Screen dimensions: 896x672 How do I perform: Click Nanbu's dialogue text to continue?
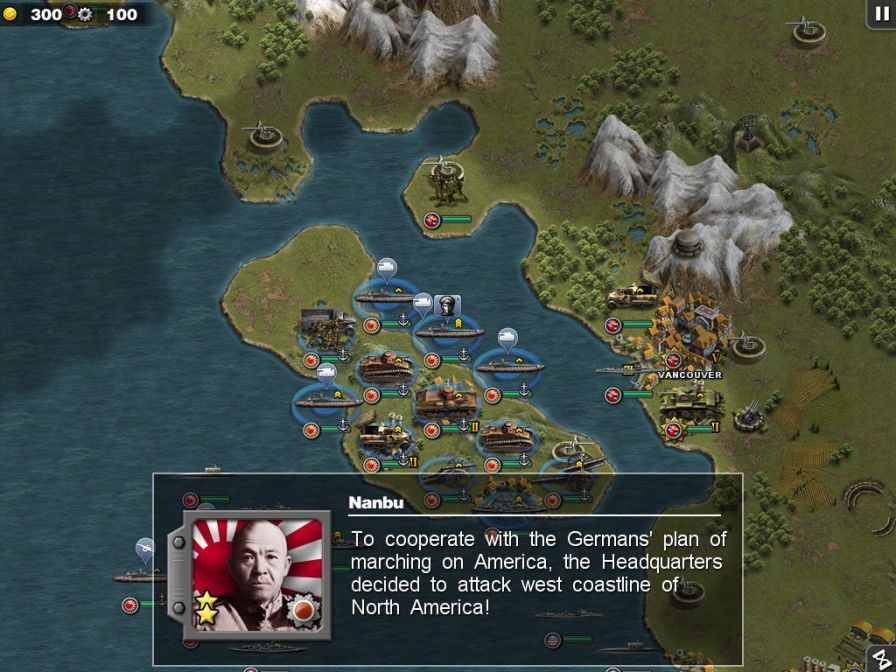pyautogui.click(x=538, y=572)
